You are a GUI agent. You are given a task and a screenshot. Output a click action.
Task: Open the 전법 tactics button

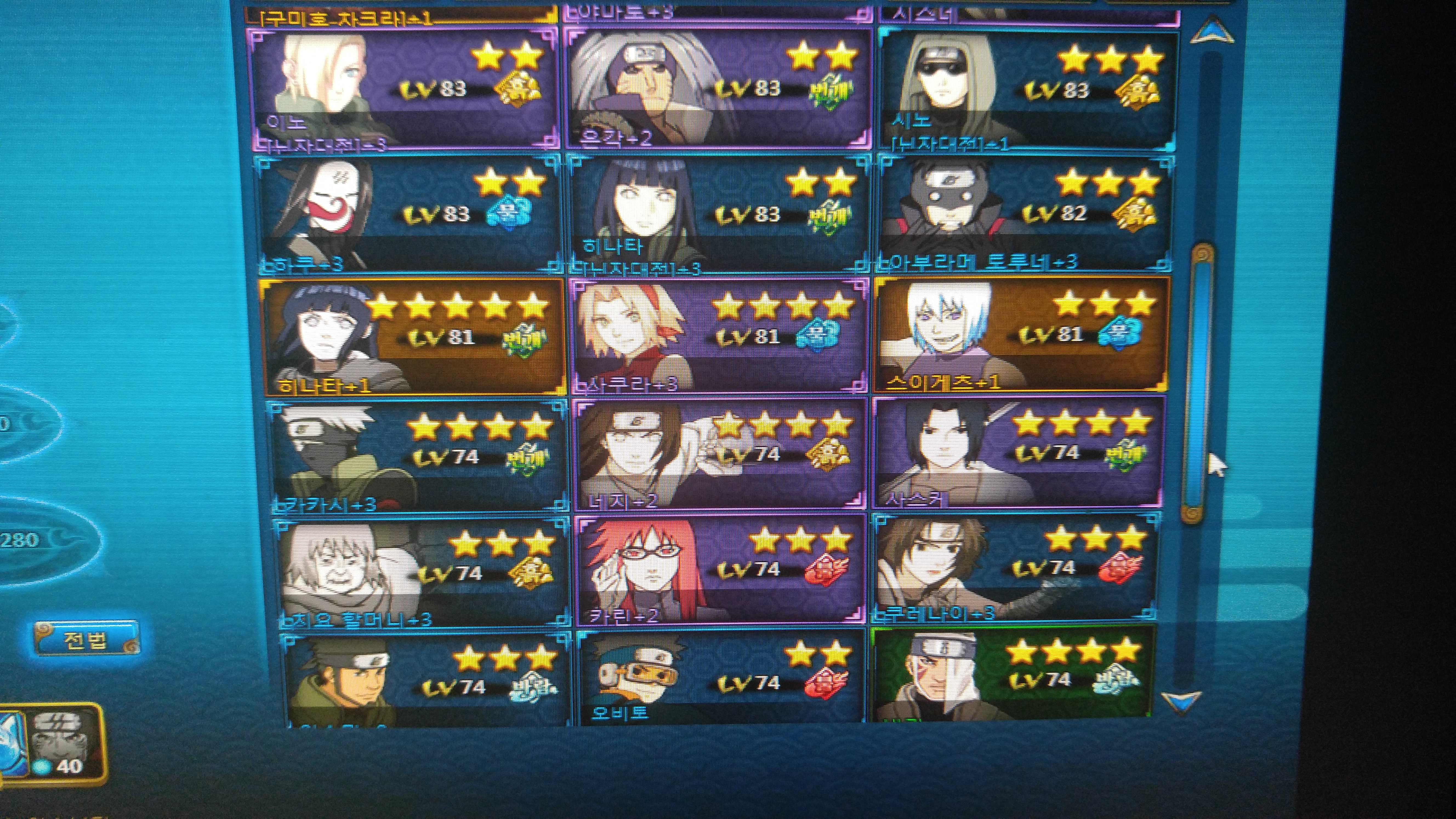86,639
